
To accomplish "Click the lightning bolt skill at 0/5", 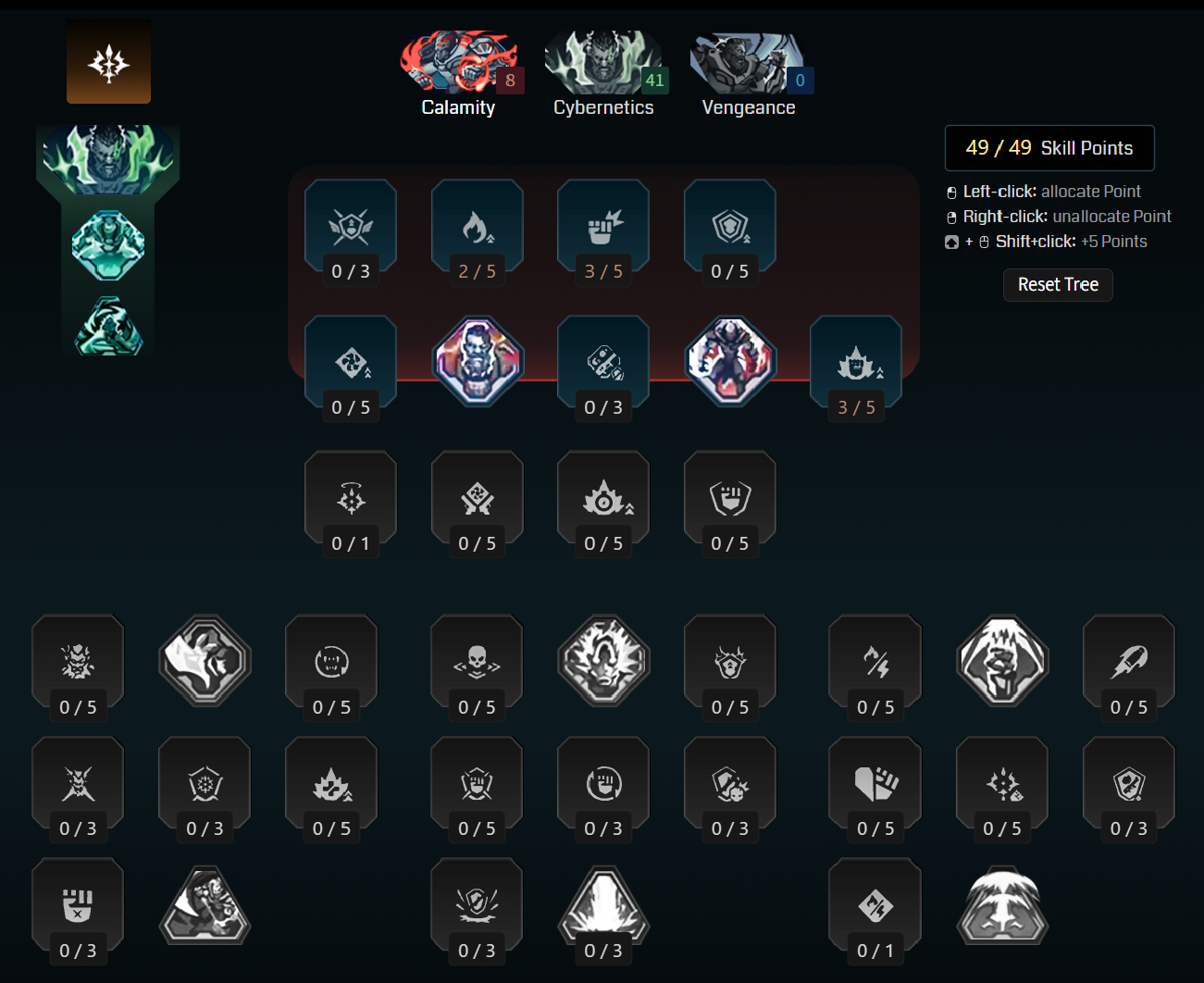I will [x=875, y=662].
